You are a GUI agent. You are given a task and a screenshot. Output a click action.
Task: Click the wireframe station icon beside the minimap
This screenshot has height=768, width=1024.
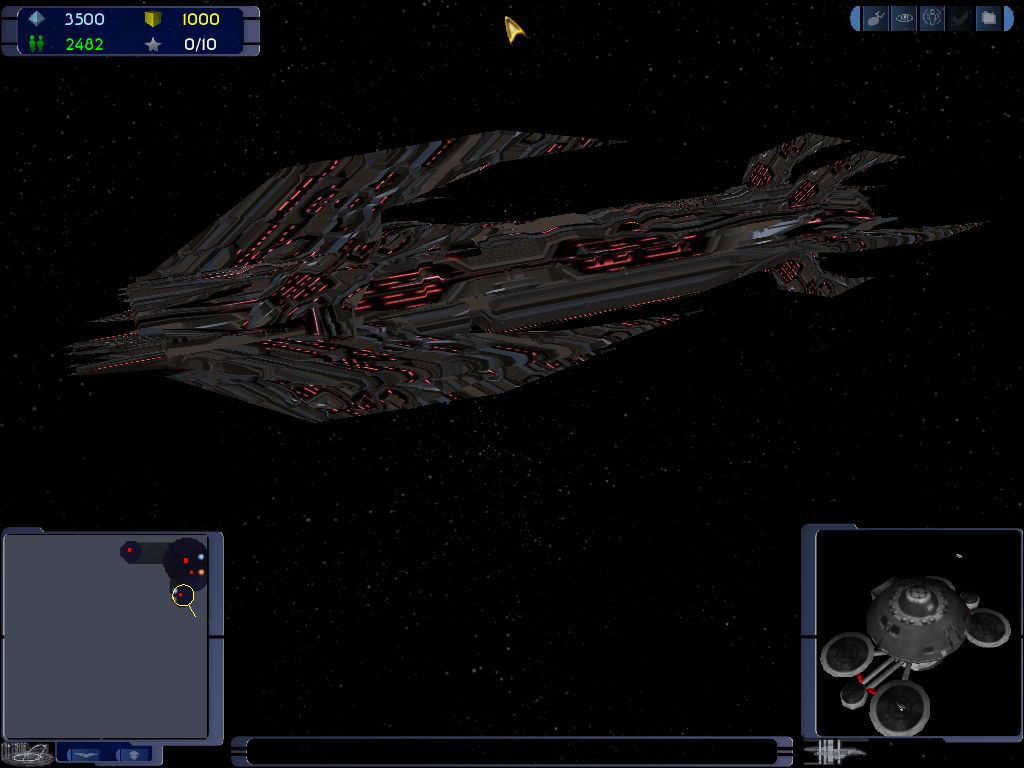pos(26,753)
